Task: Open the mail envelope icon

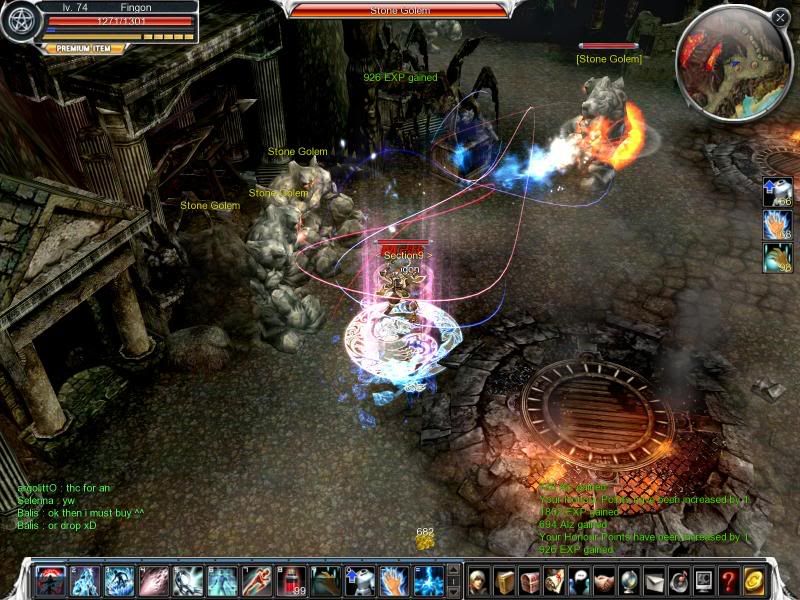Action: point(654,580)
